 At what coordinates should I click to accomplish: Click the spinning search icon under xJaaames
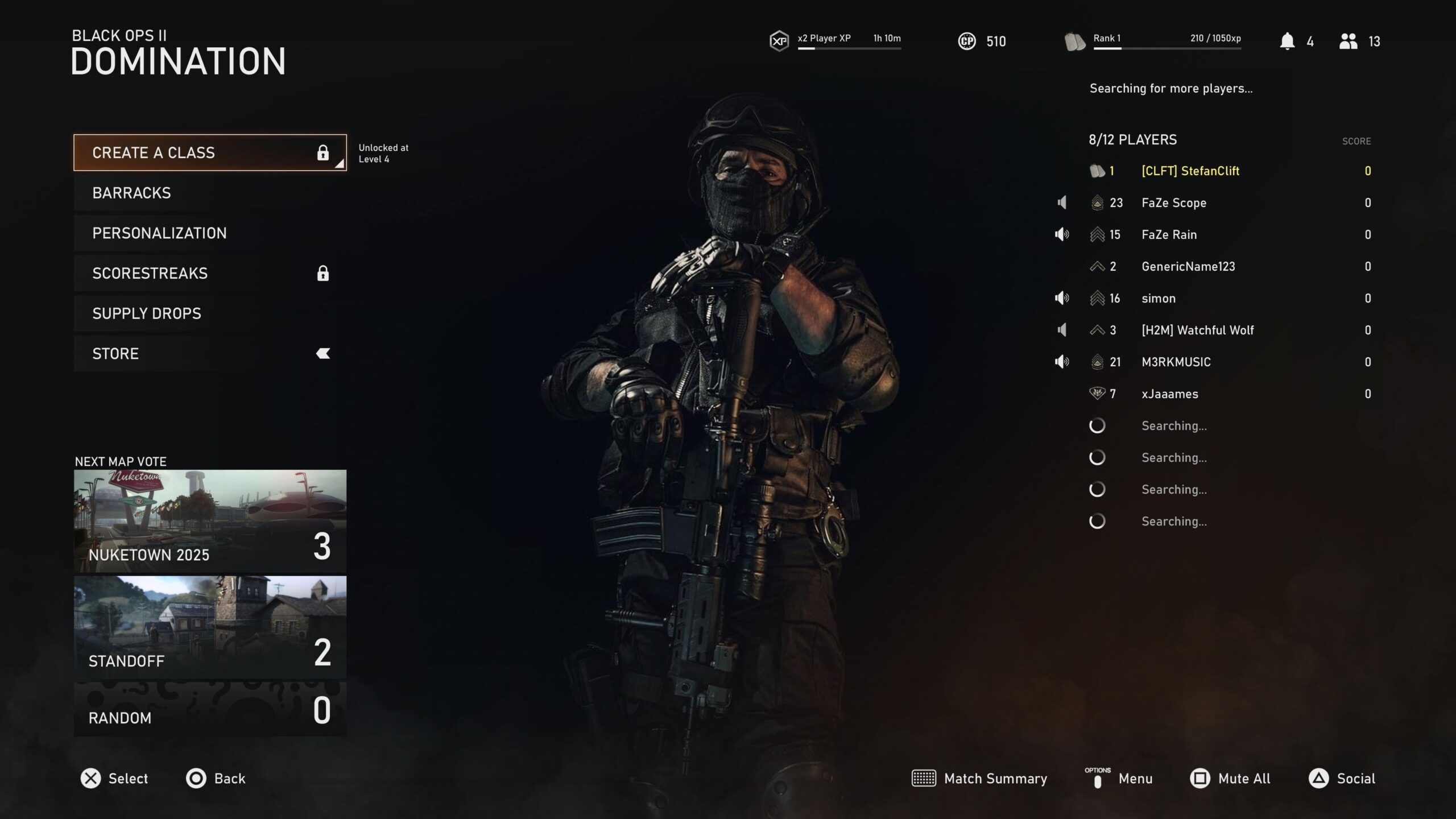pyautogui.click(x=1097, y=425)
